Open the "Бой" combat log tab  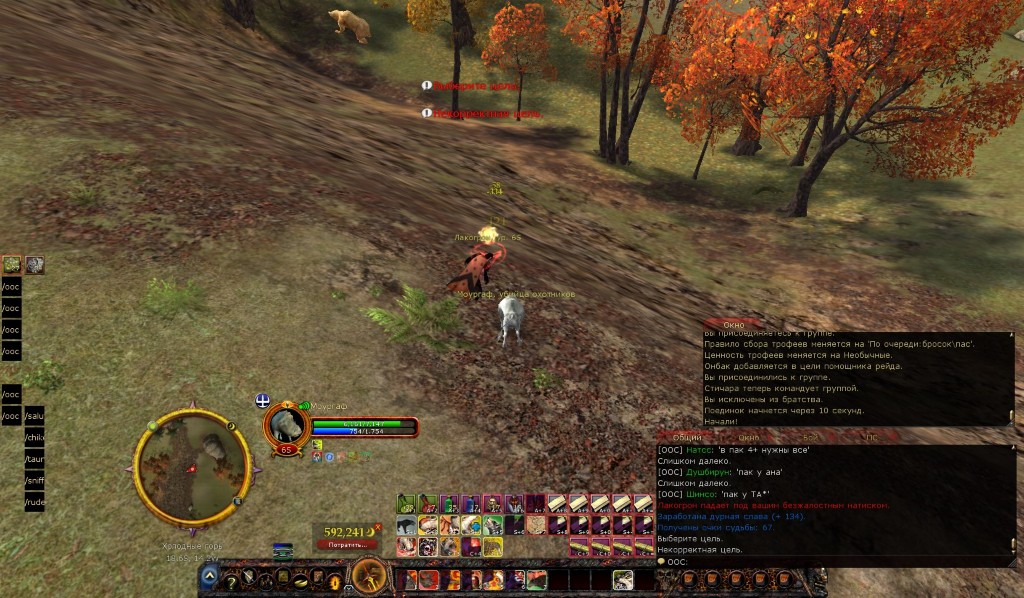(810, 437)
